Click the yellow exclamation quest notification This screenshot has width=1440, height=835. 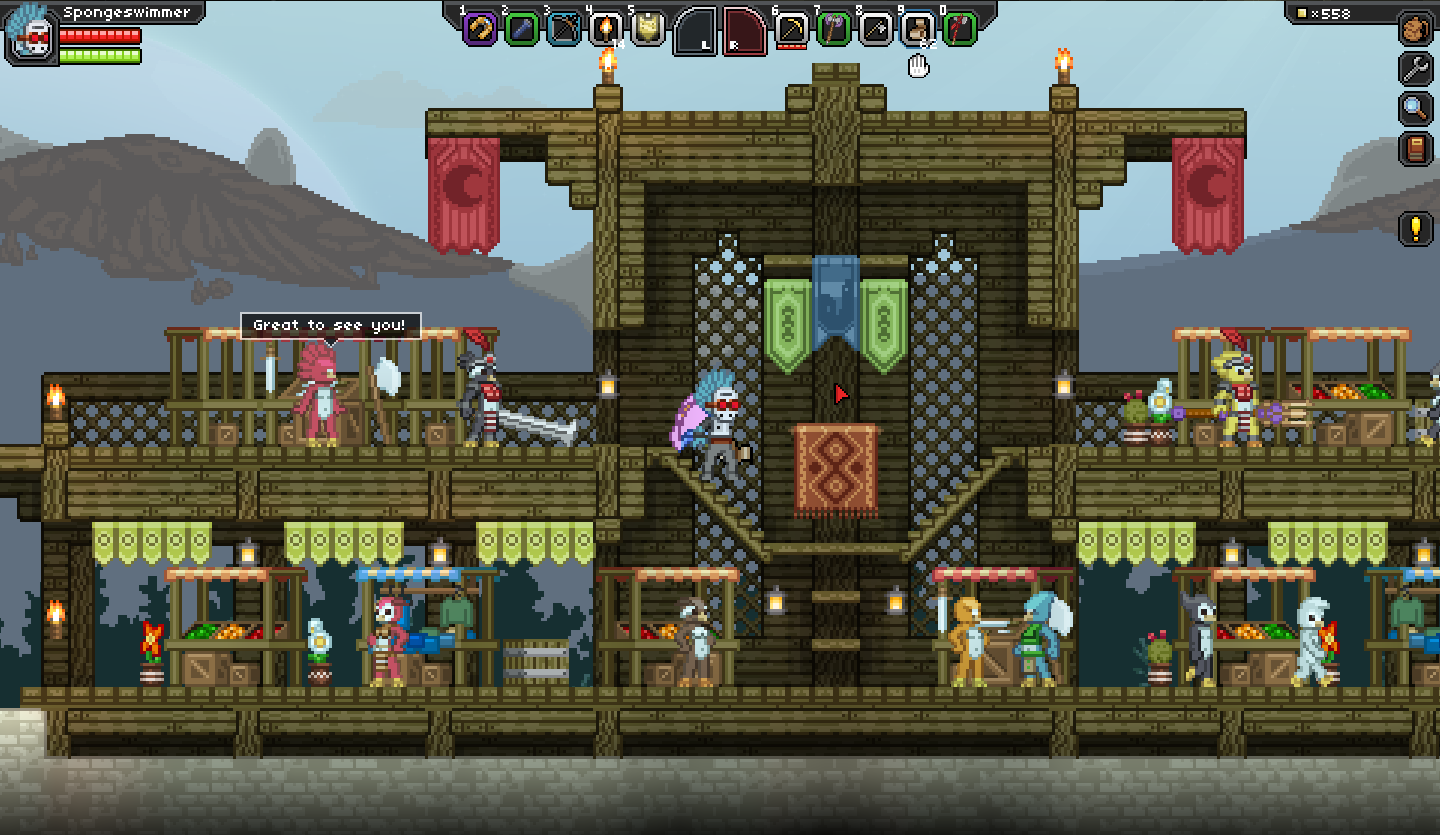(x=1416, y=228)
